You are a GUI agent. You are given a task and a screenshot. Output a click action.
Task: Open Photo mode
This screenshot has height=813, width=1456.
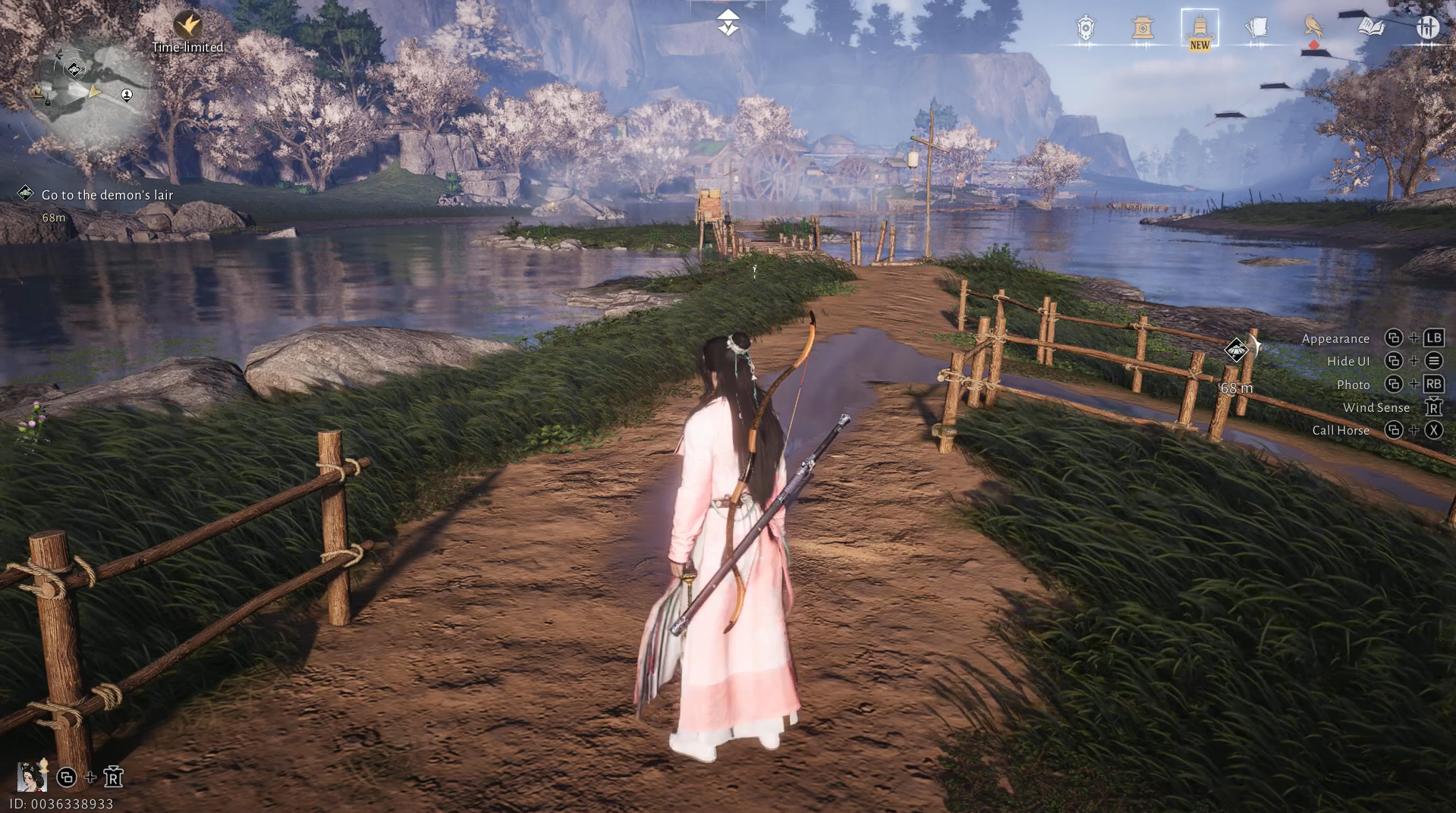tap(1352, 385)
